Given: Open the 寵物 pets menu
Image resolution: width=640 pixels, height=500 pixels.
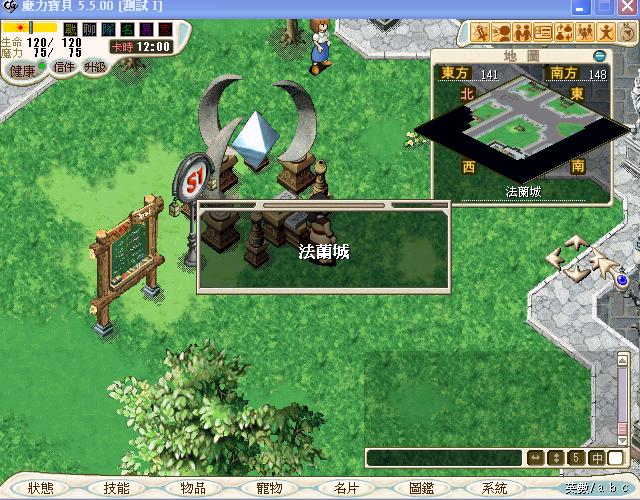Looking at the screenshot, I should pyautogui.click(x=269, y=488).
